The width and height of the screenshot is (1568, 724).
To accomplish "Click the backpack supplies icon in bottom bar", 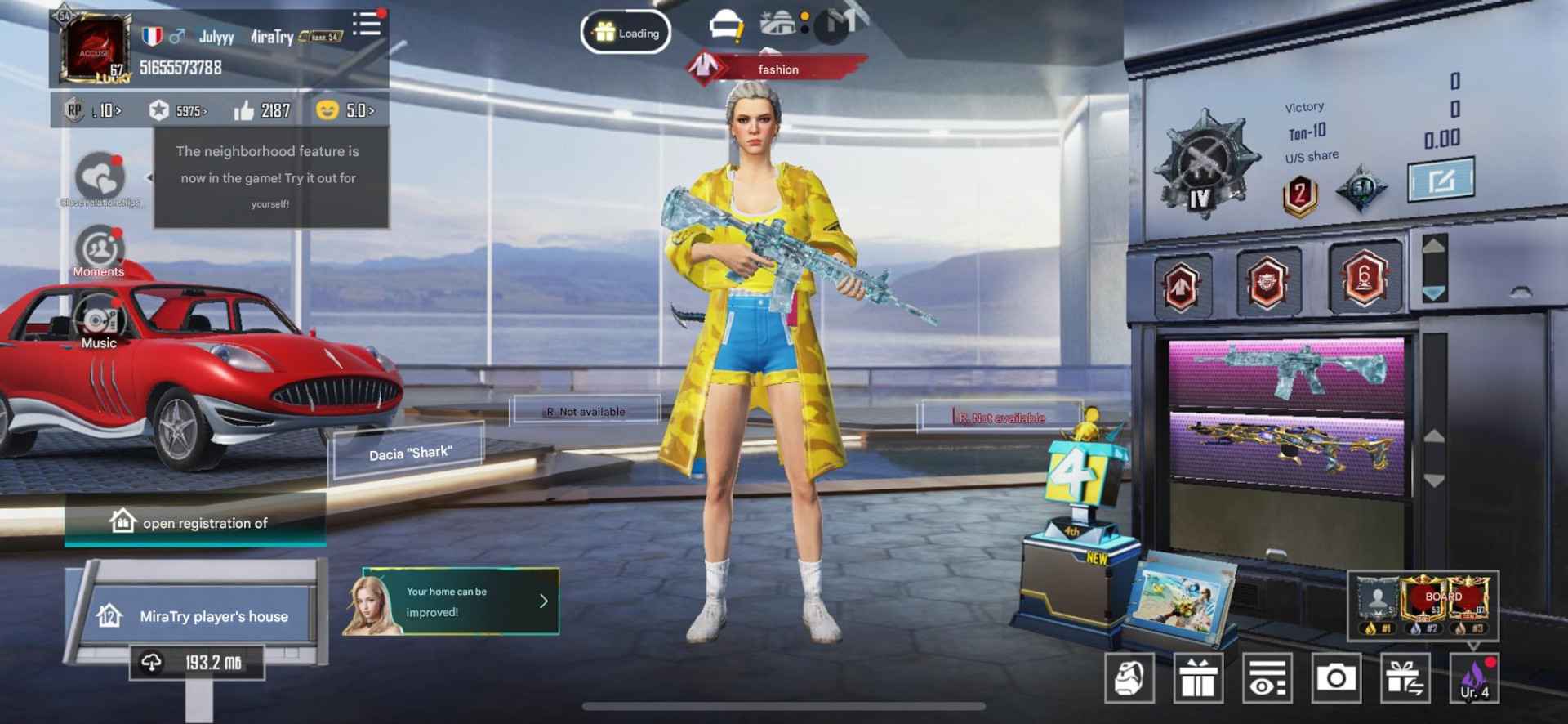I will [1130, 677].
